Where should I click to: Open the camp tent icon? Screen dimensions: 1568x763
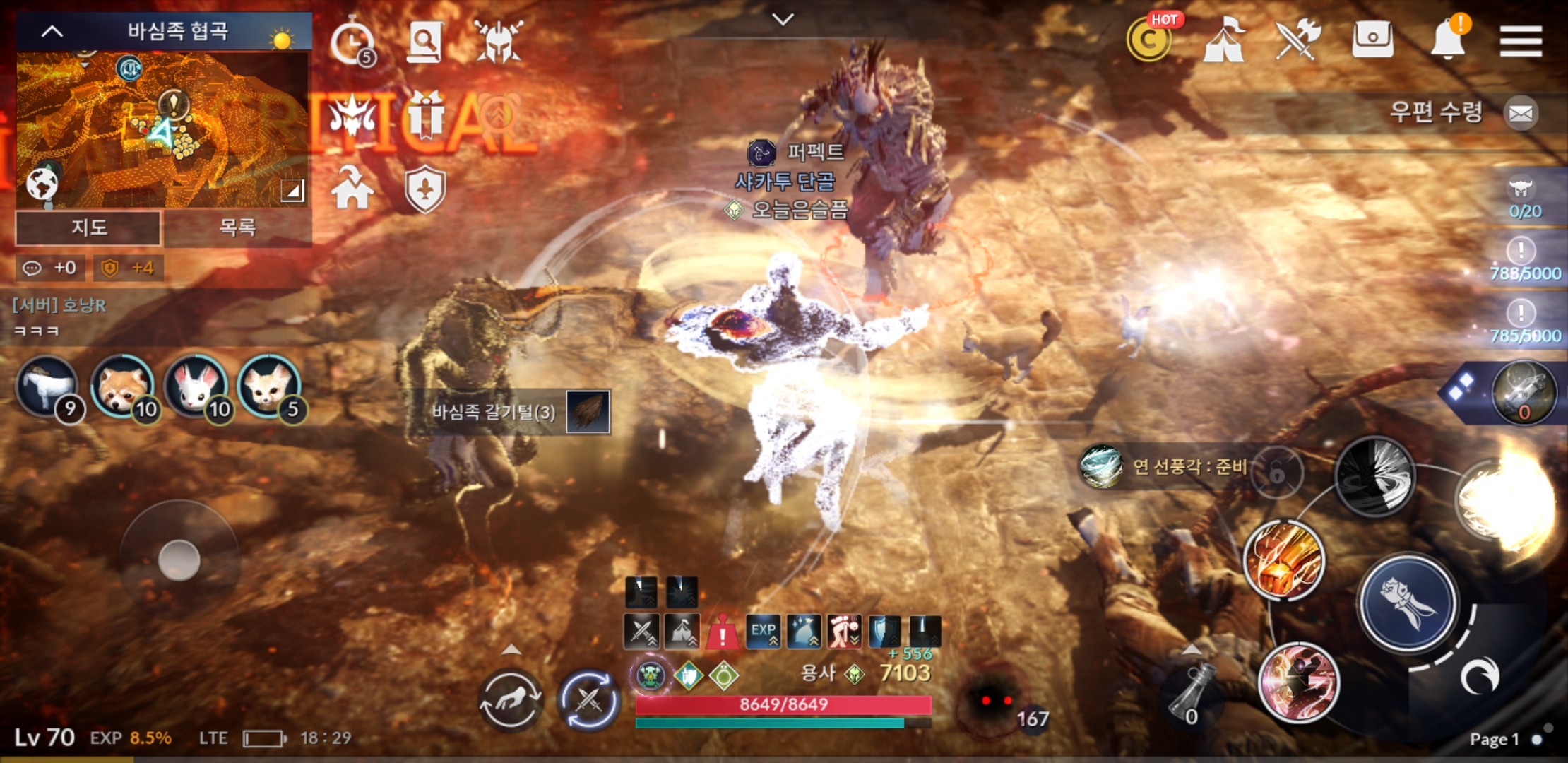tap(1224, 40)
